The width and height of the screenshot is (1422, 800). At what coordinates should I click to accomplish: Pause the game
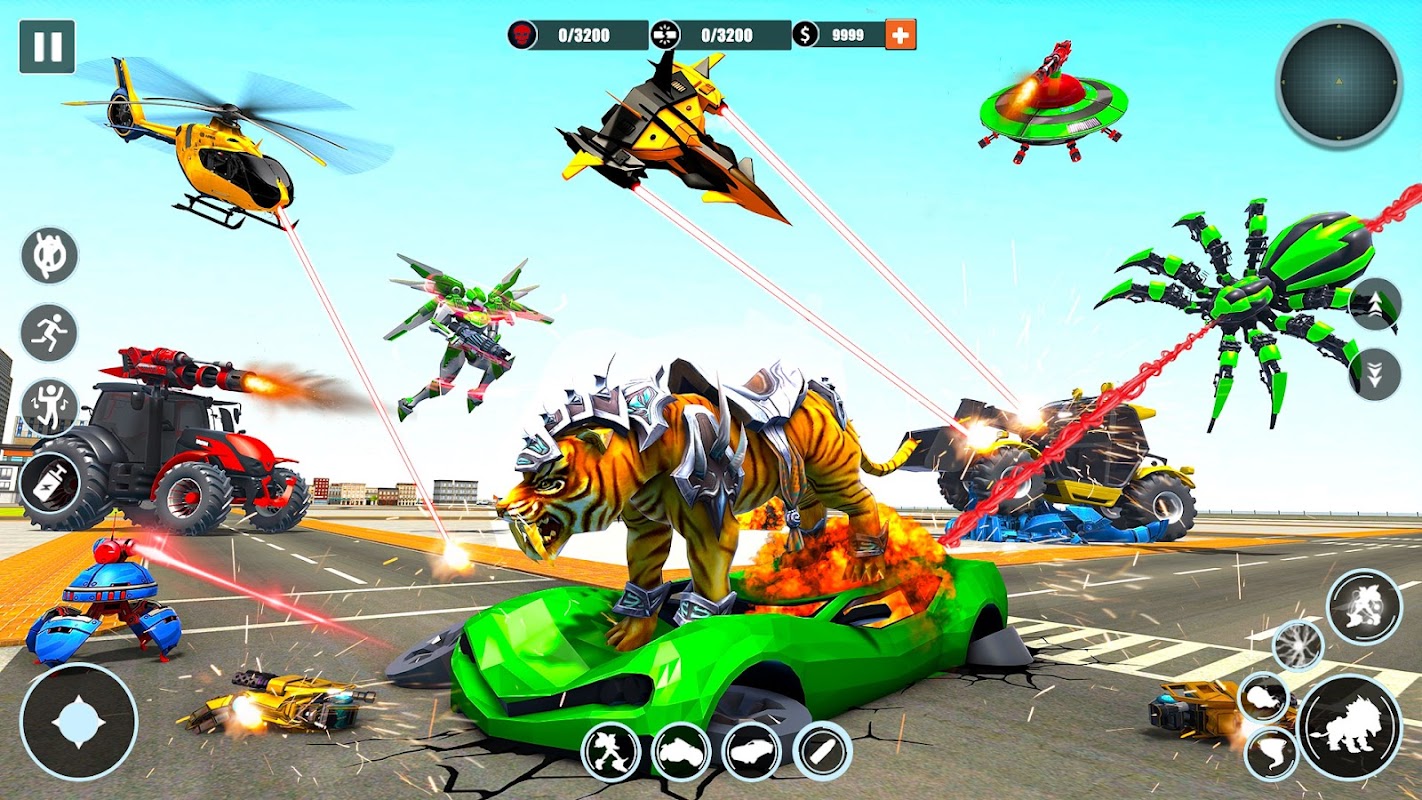pos(47,47)
